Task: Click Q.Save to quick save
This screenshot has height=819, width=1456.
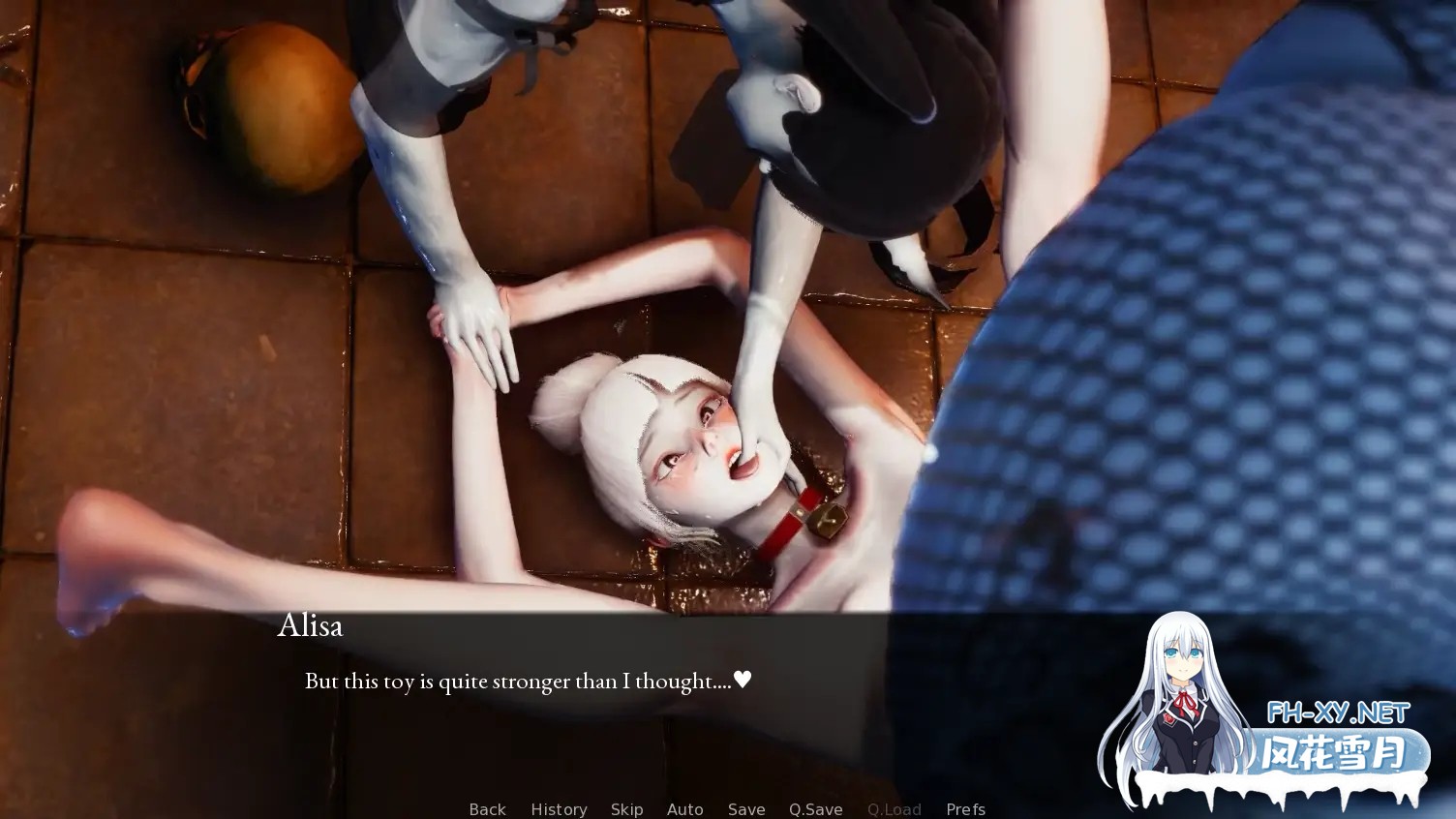Action: (x=815, y=808)
